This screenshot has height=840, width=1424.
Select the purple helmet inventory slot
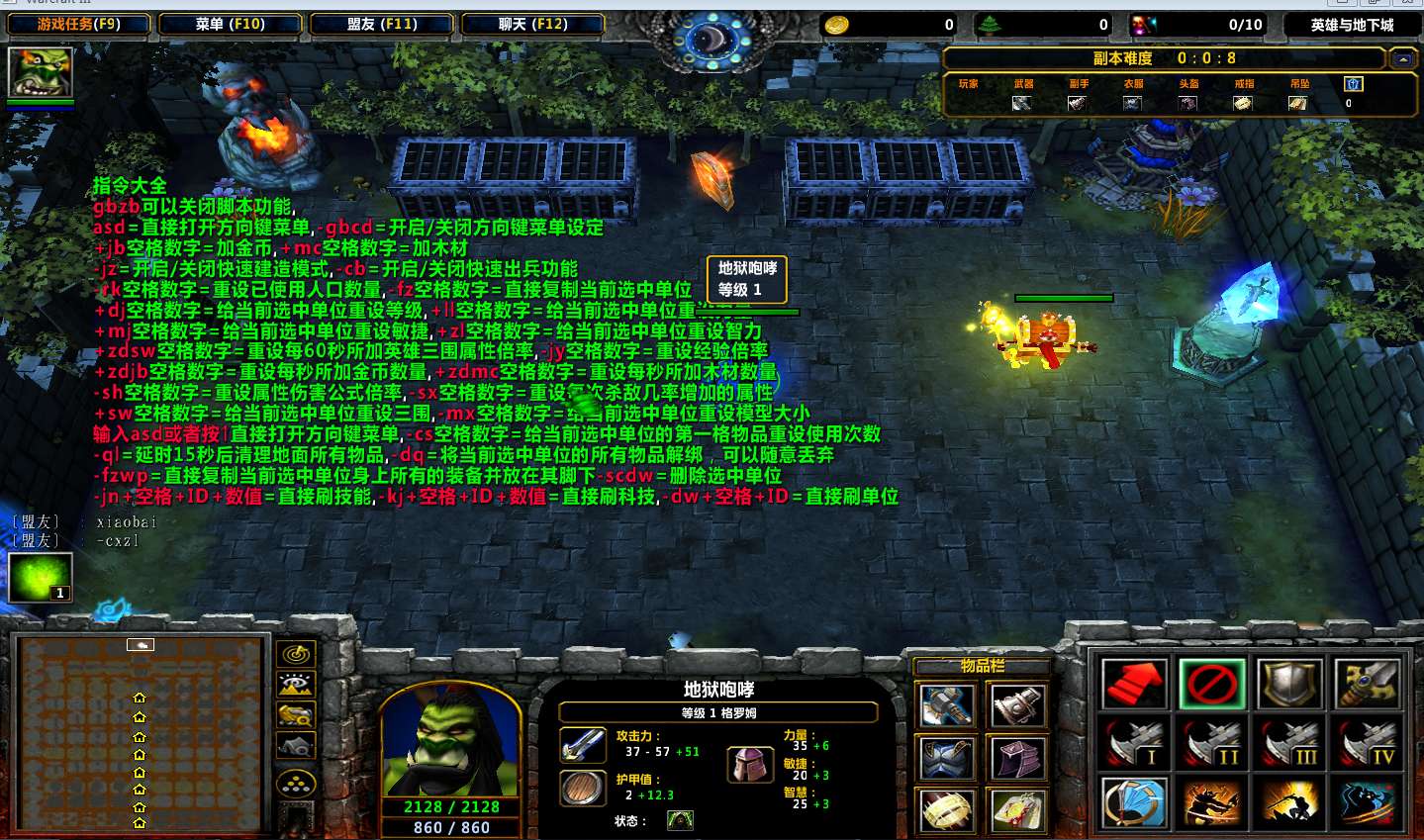coord(1016,759)
